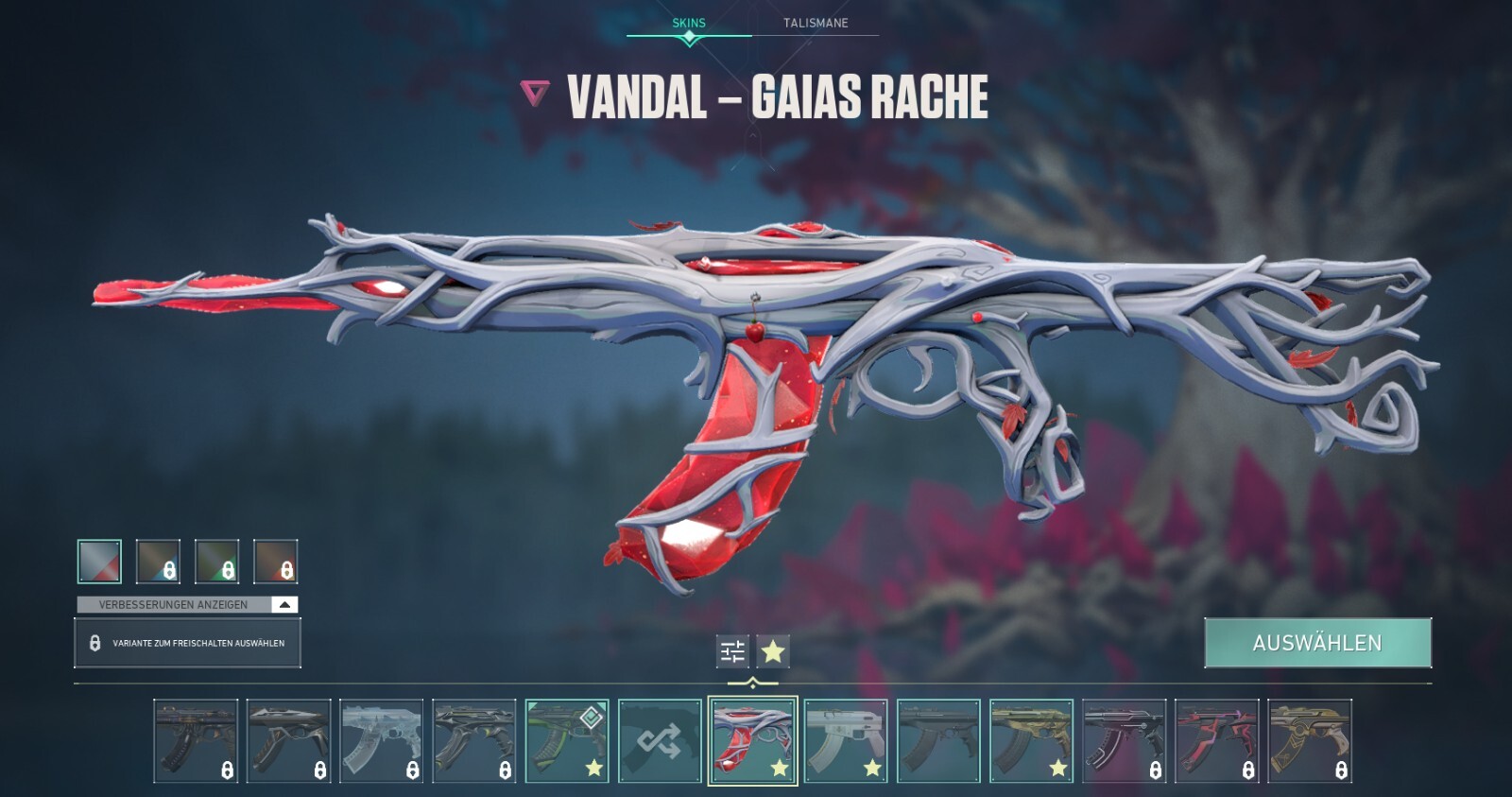Confirm the skin with the Auswählen button
1512x797 pixels.
[1317, 643]
